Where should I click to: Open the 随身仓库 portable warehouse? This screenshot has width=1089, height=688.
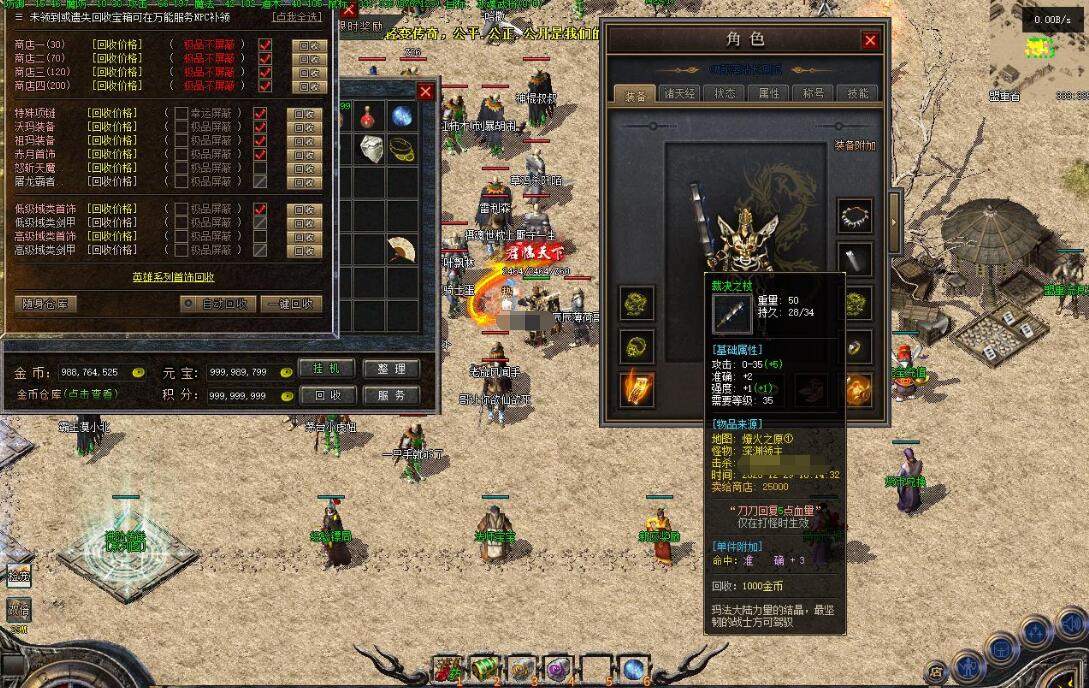pyautogui.click(x=46, y=304)
